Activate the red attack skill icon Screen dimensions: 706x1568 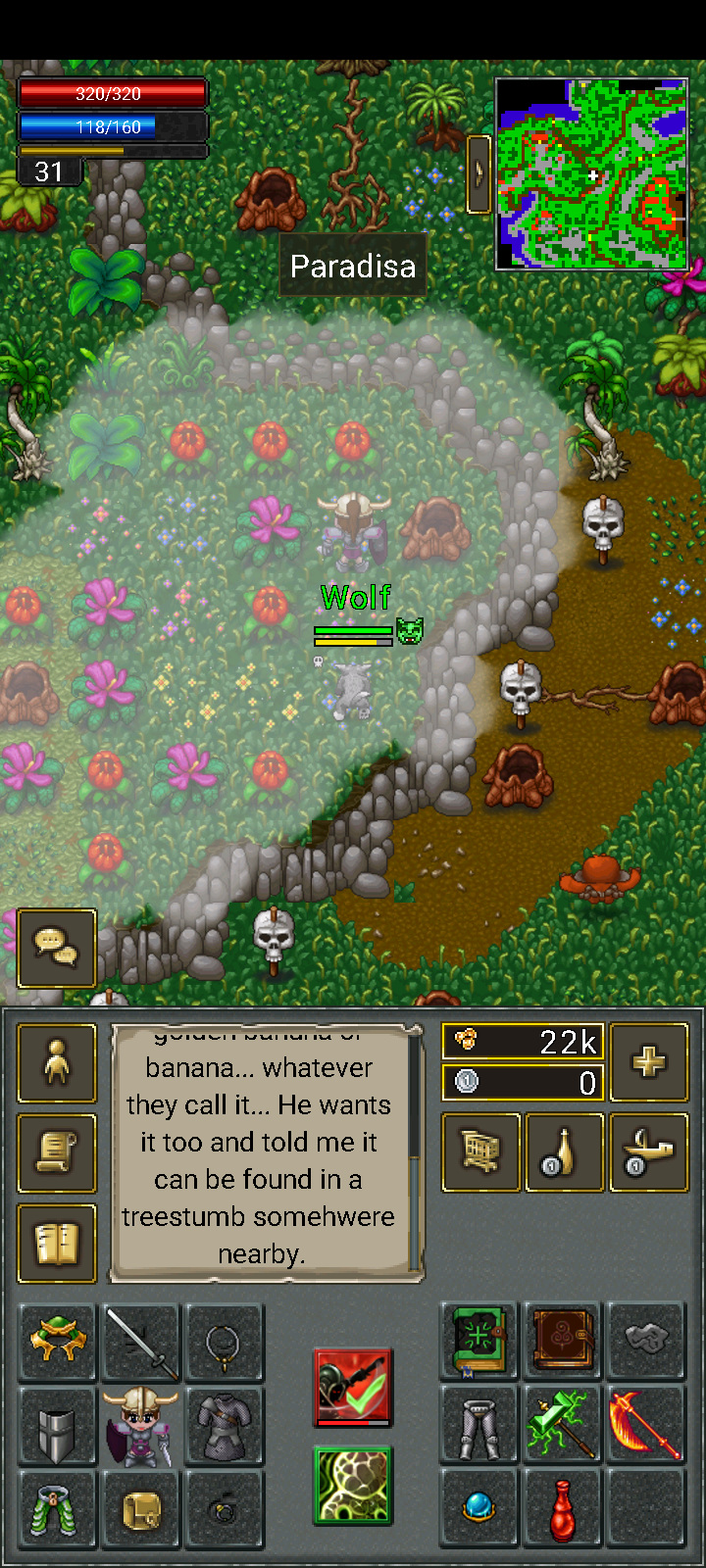tap(353, 1387)
